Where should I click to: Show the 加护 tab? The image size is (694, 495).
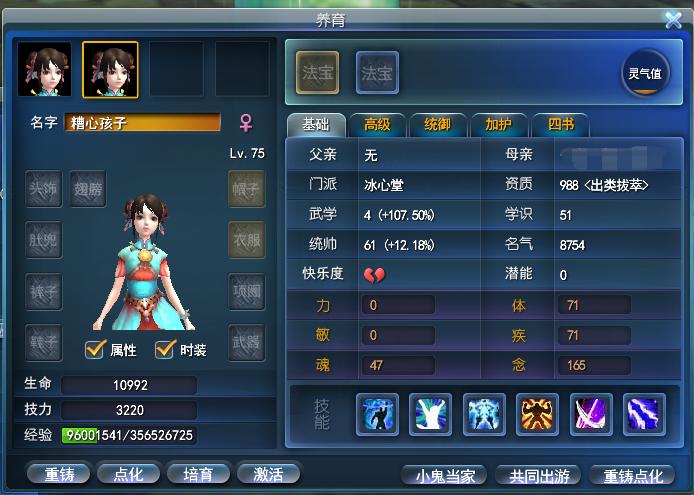tap(497, 125)
